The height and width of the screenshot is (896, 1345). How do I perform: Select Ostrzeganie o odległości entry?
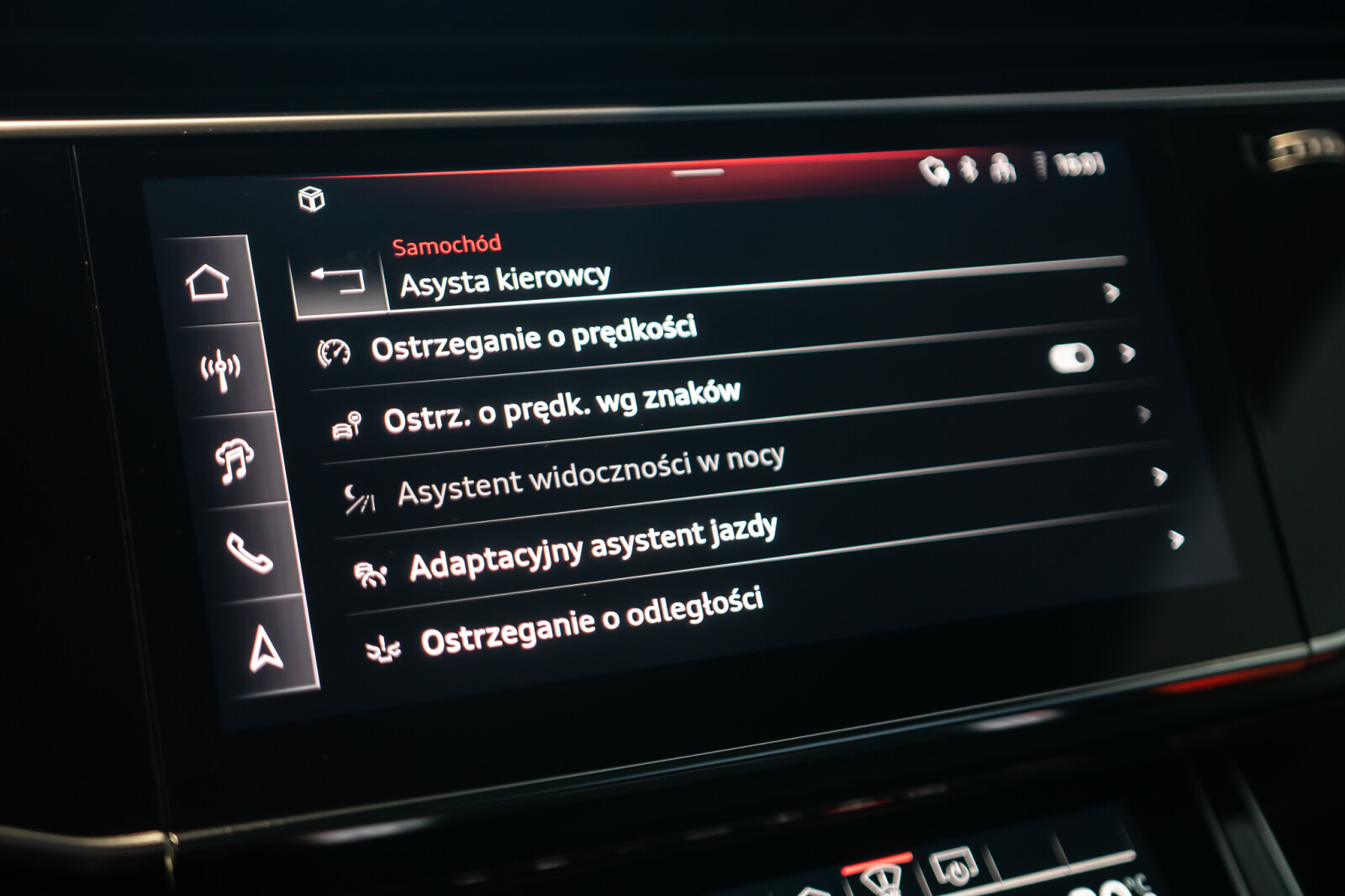591,620
